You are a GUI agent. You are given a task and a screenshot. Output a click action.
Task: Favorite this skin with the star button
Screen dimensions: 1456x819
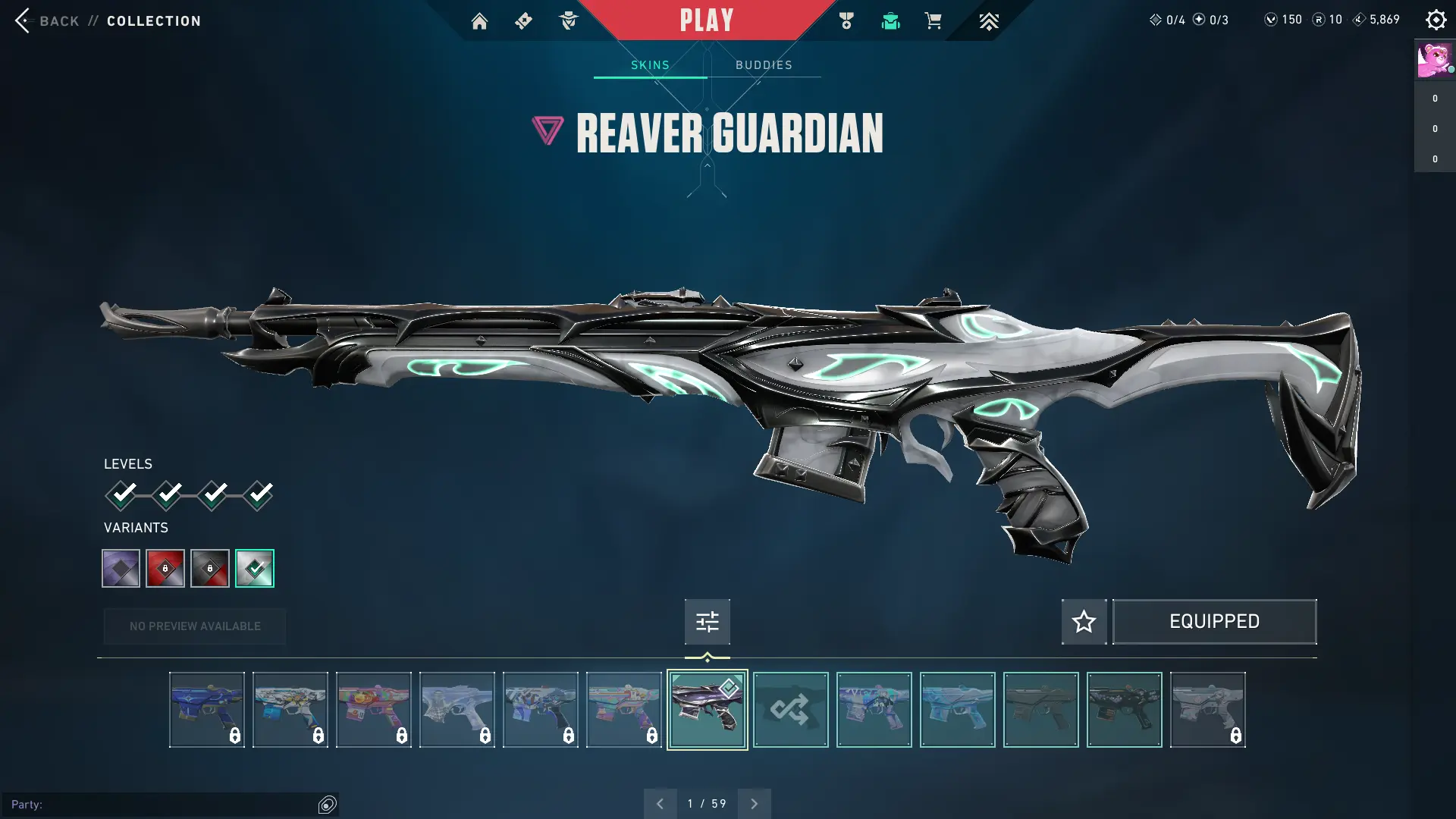pos(1084,622)
